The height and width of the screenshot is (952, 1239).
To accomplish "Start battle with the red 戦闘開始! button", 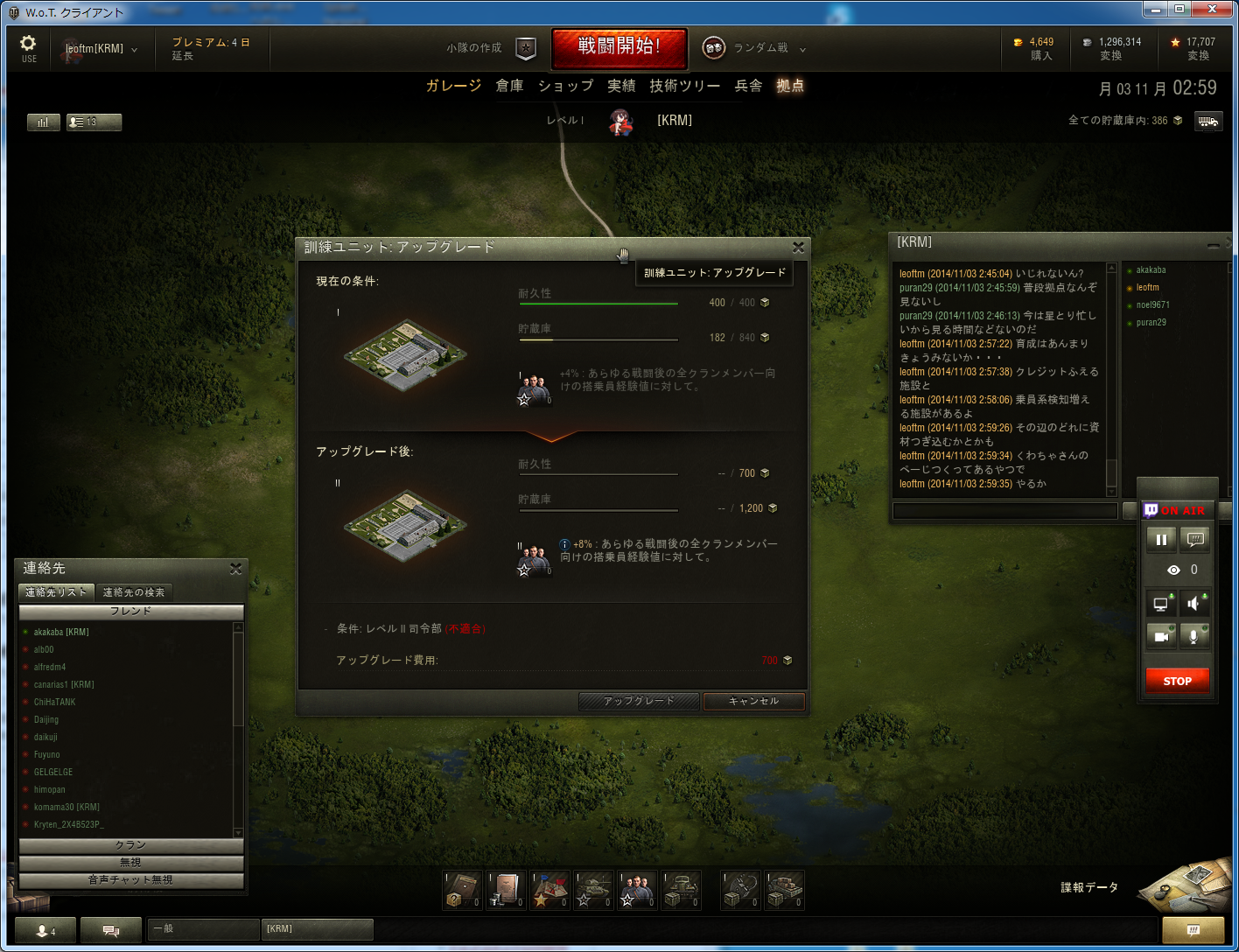I will pyautogui.click(x=619, y=47).
